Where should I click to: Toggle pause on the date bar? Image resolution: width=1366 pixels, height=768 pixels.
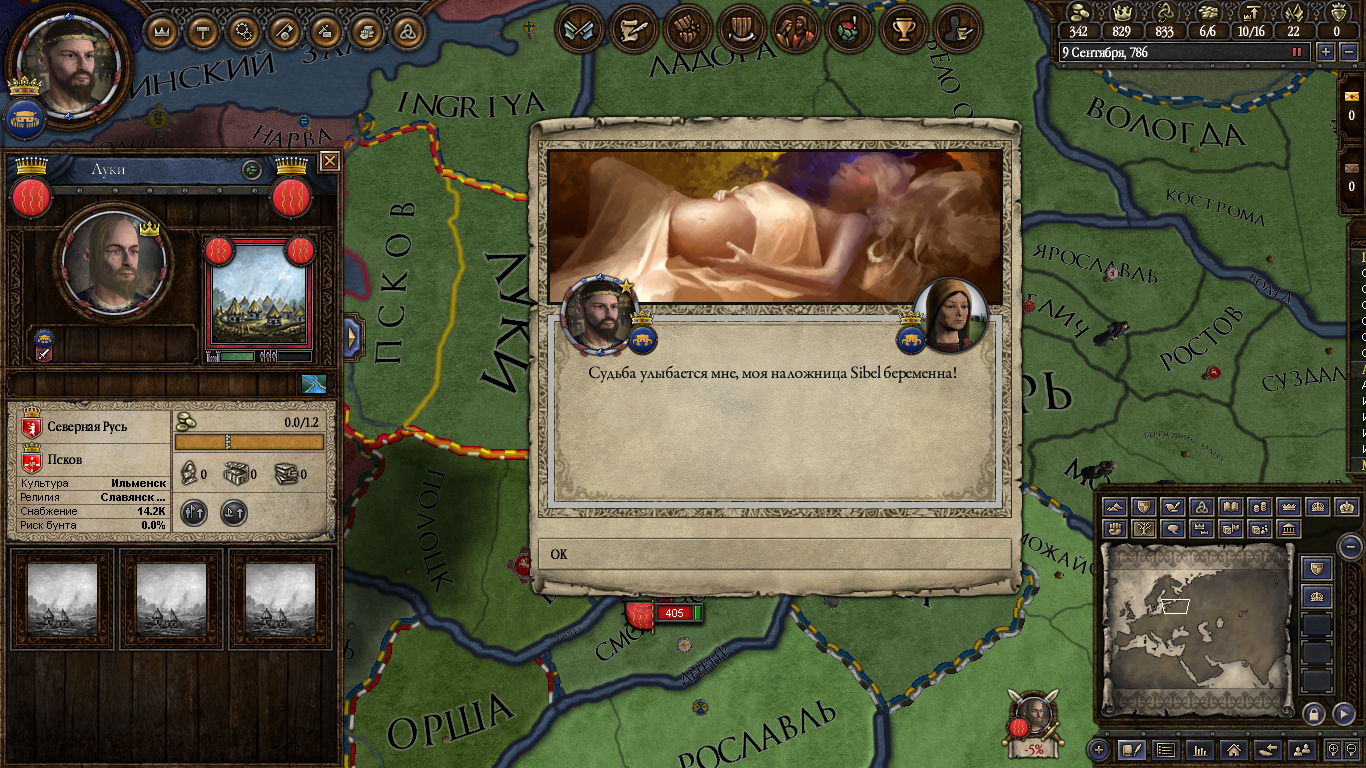tap(1297, 52)
